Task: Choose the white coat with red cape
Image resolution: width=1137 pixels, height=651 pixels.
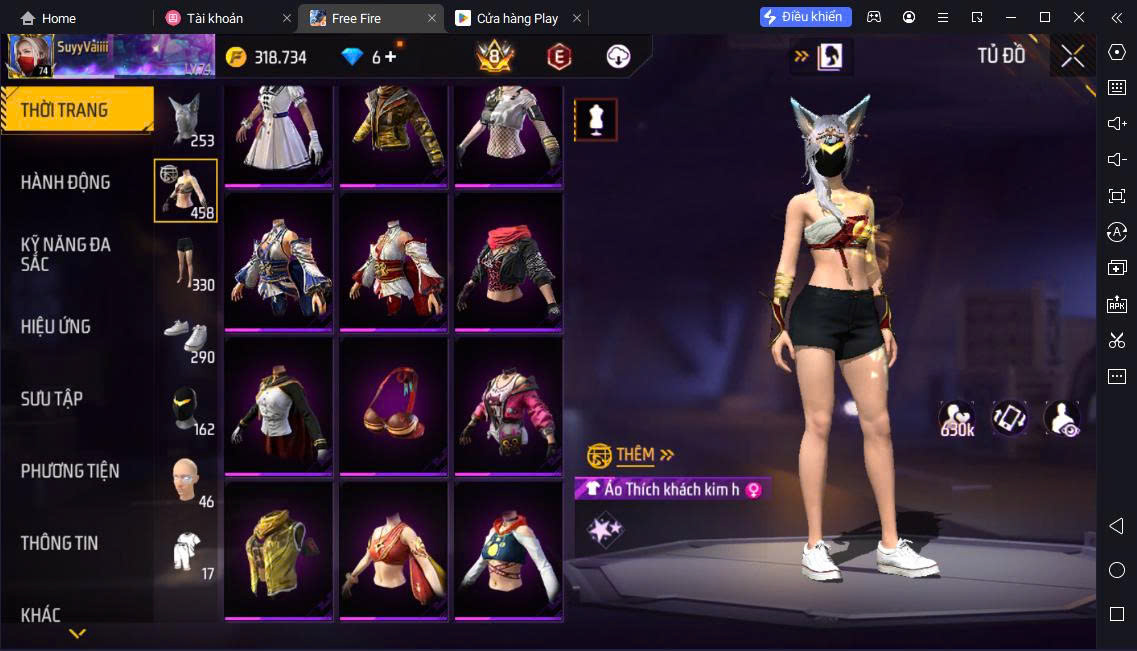Action: pos(279,404)
